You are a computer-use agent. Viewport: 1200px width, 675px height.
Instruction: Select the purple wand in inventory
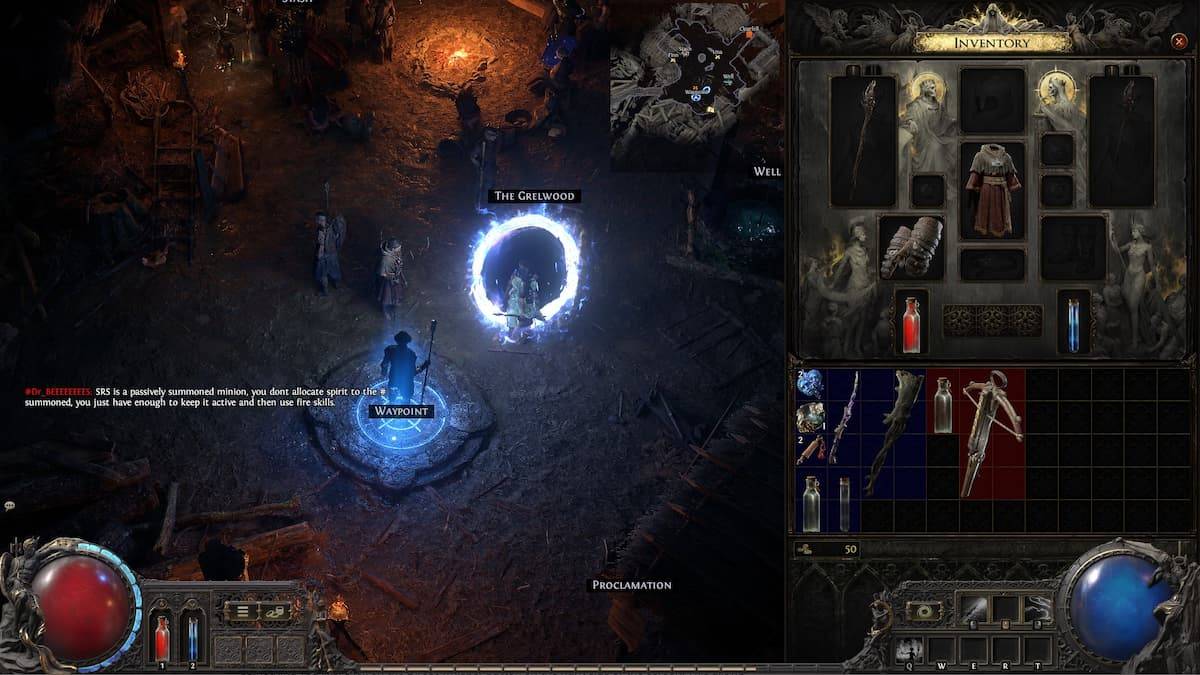coord(843,416)
